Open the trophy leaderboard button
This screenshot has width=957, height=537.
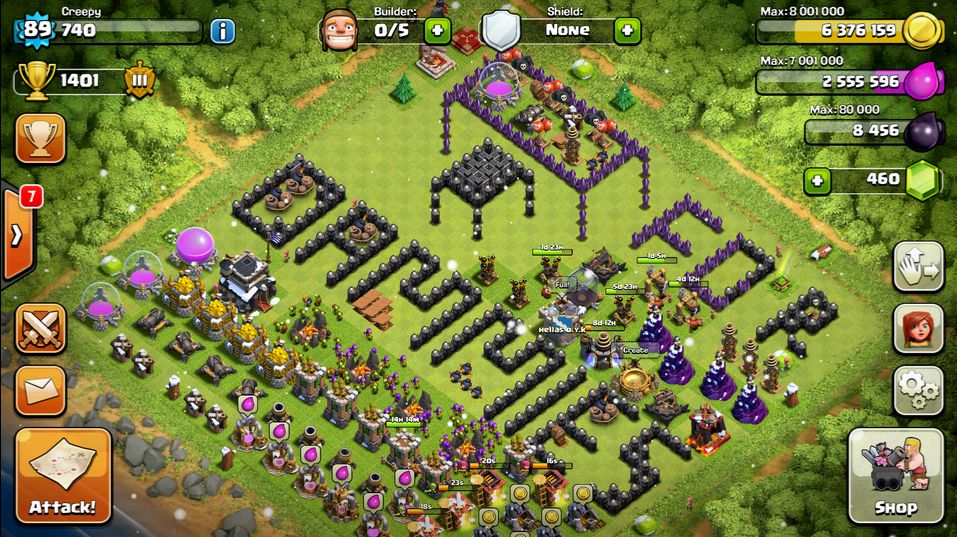pyautogui.click(x=41, y=138)
